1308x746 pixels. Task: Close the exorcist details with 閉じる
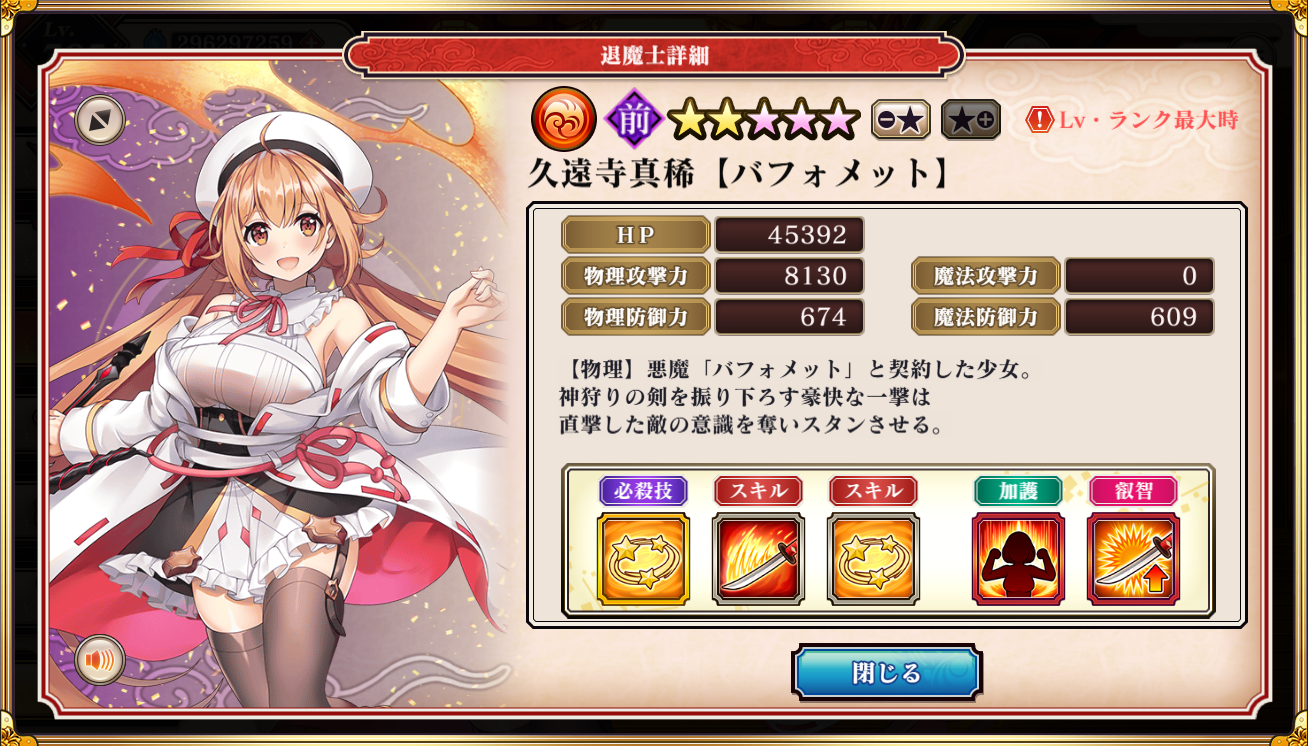click(x=886, y=672)
